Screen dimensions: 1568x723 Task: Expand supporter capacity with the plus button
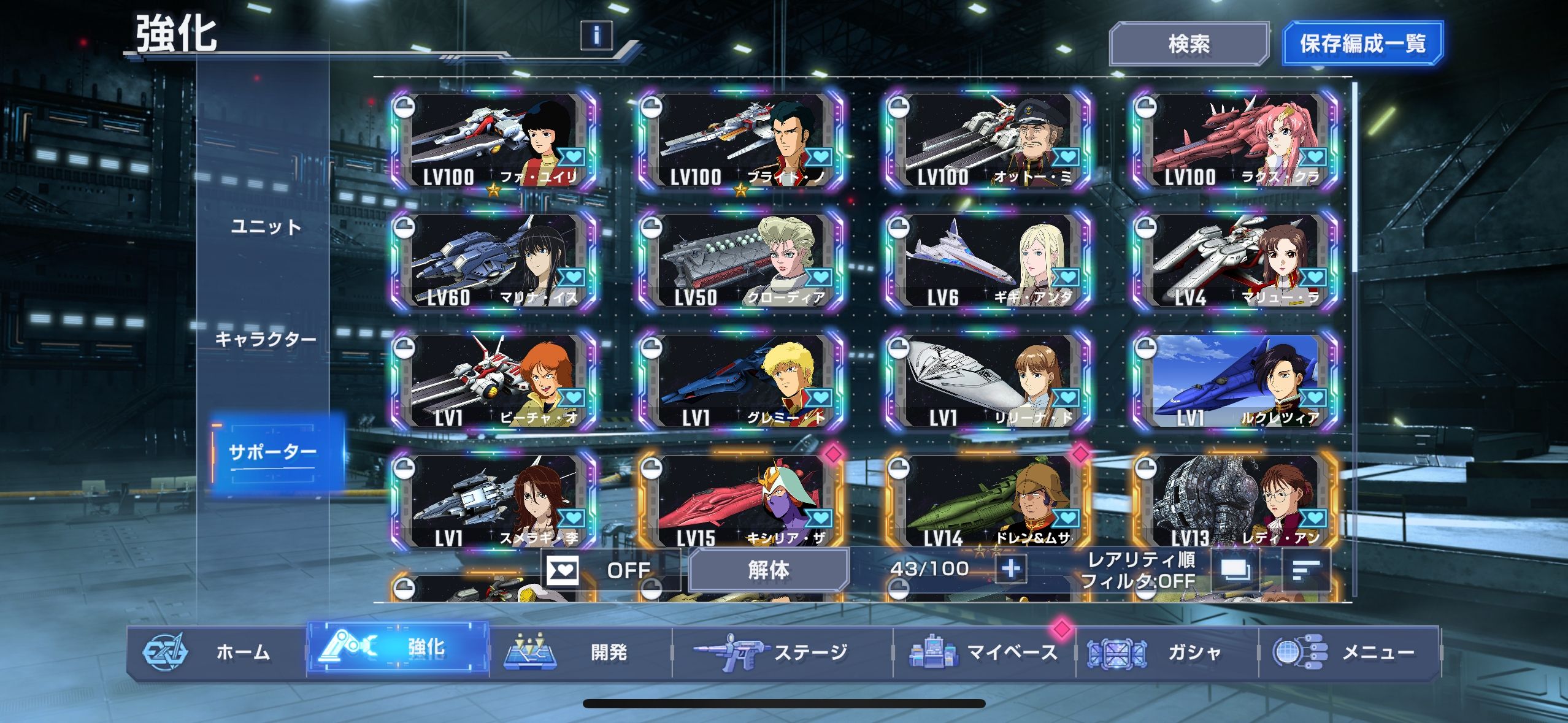tap(1010, 569)
